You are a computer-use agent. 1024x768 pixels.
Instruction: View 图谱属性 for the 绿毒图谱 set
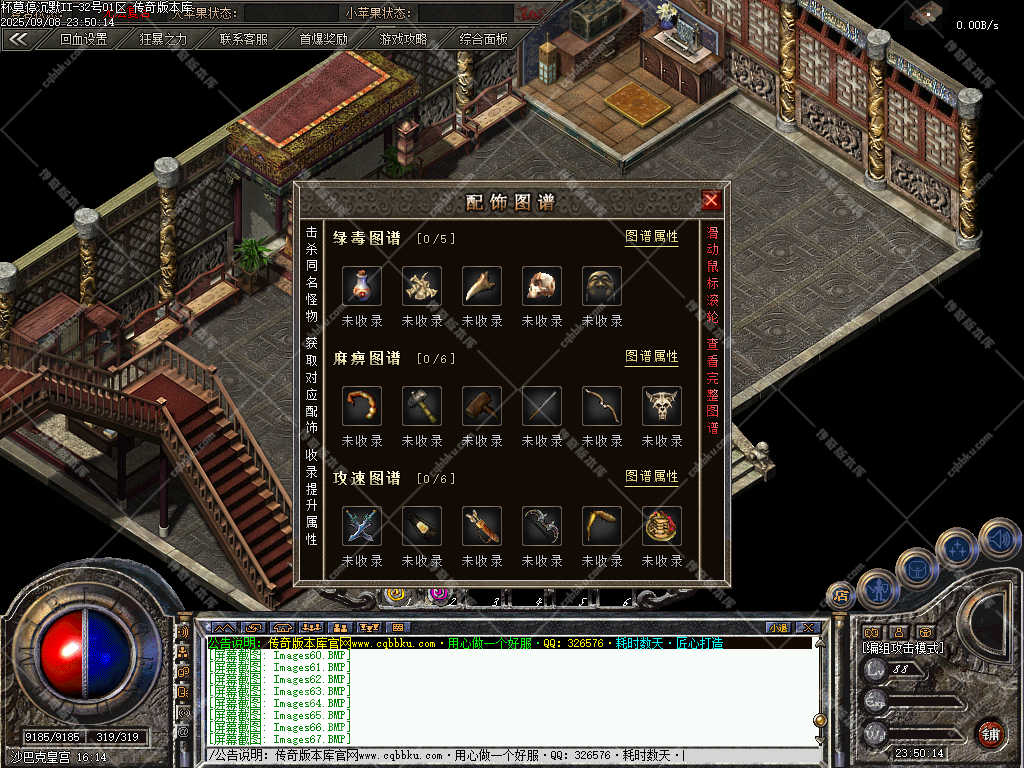click(651, 237)
